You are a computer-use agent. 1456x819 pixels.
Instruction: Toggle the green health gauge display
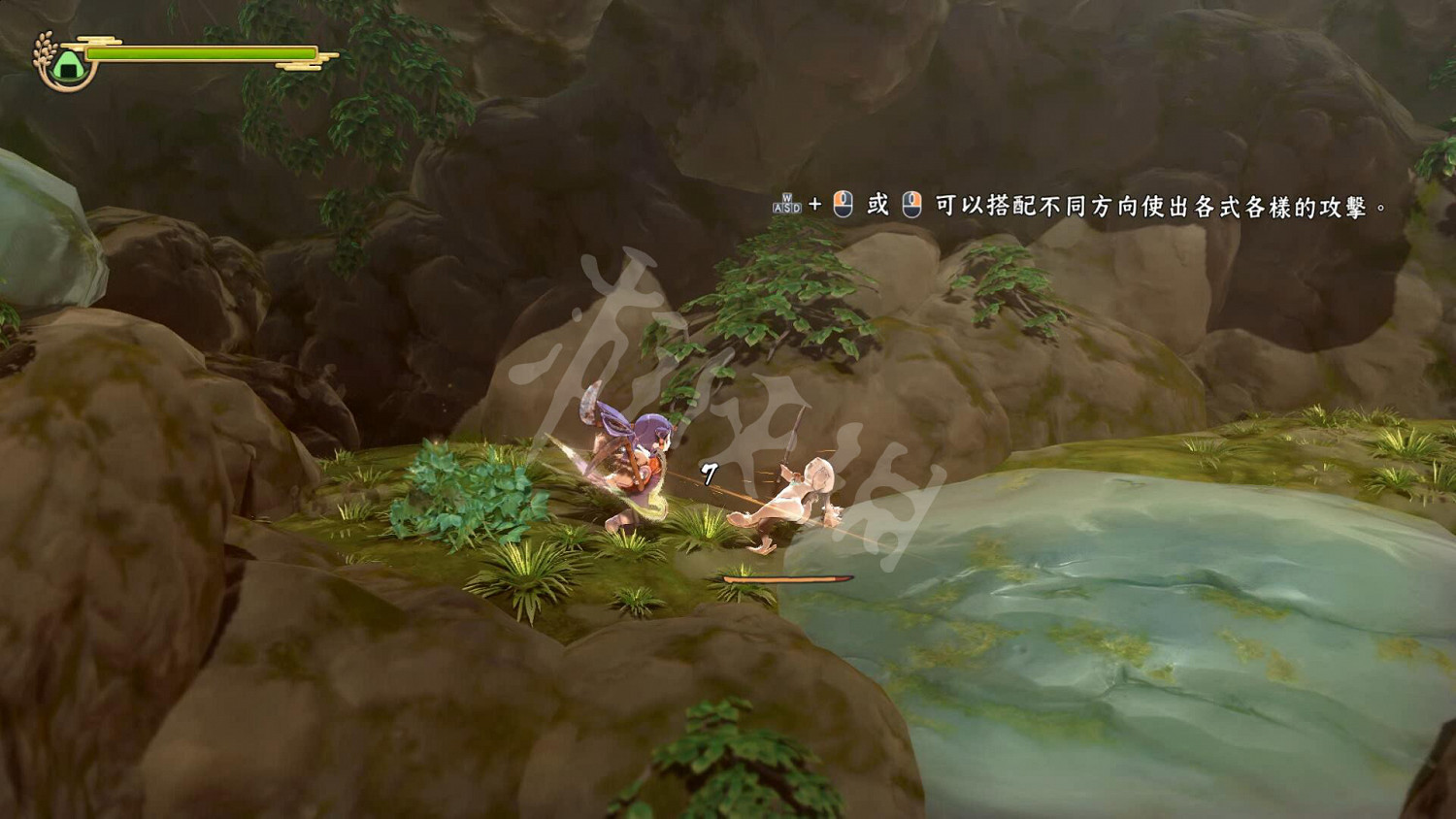click(199, 54)
